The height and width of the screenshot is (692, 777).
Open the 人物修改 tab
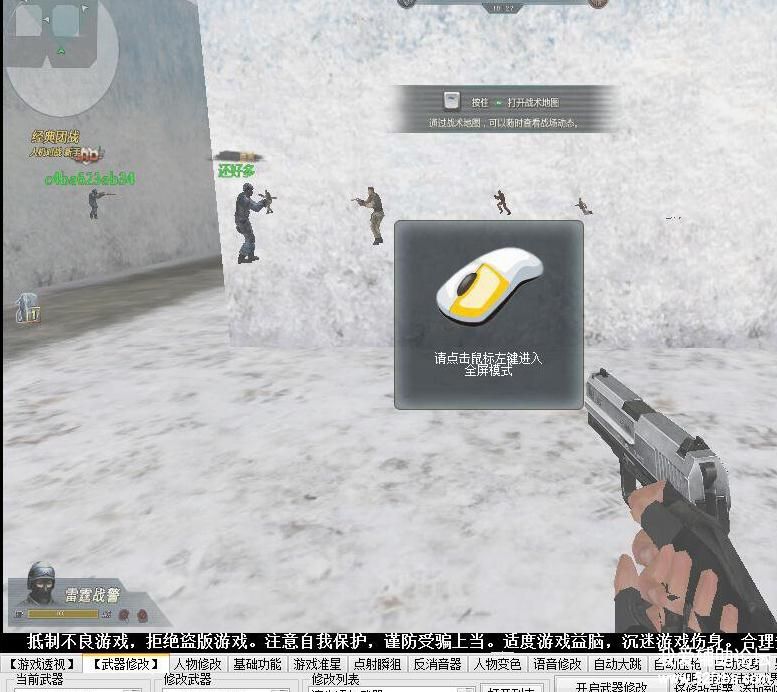[198, 664]
